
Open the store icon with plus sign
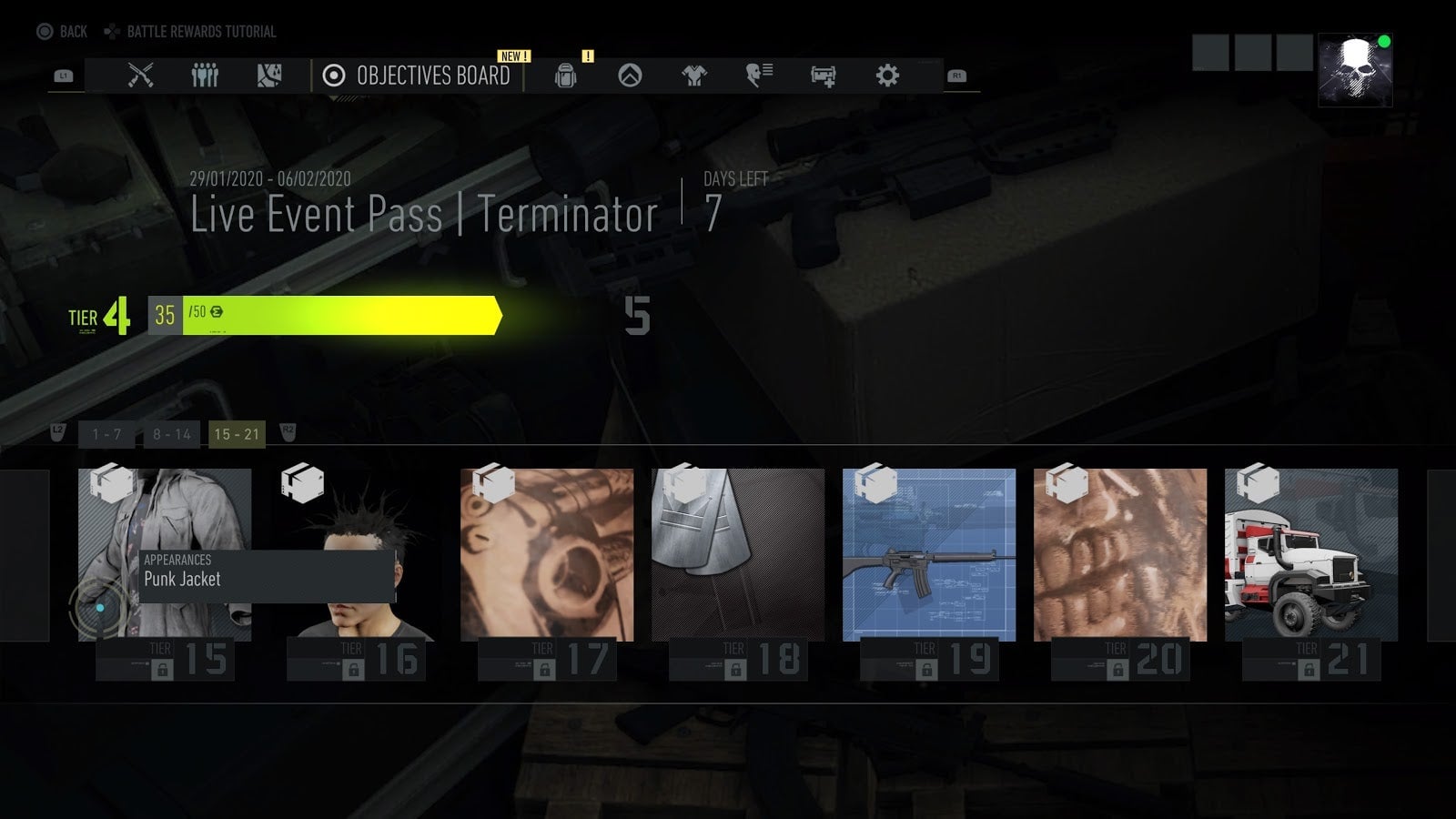822,76
